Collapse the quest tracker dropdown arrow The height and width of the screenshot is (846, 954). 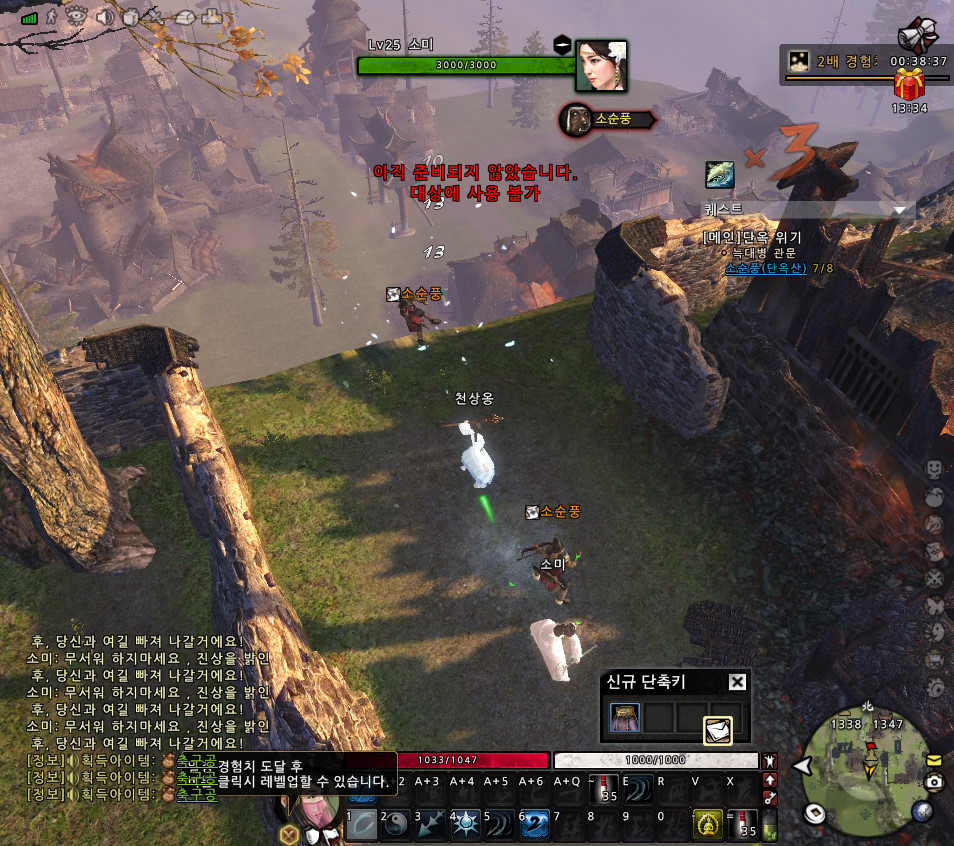pos(901,210)
